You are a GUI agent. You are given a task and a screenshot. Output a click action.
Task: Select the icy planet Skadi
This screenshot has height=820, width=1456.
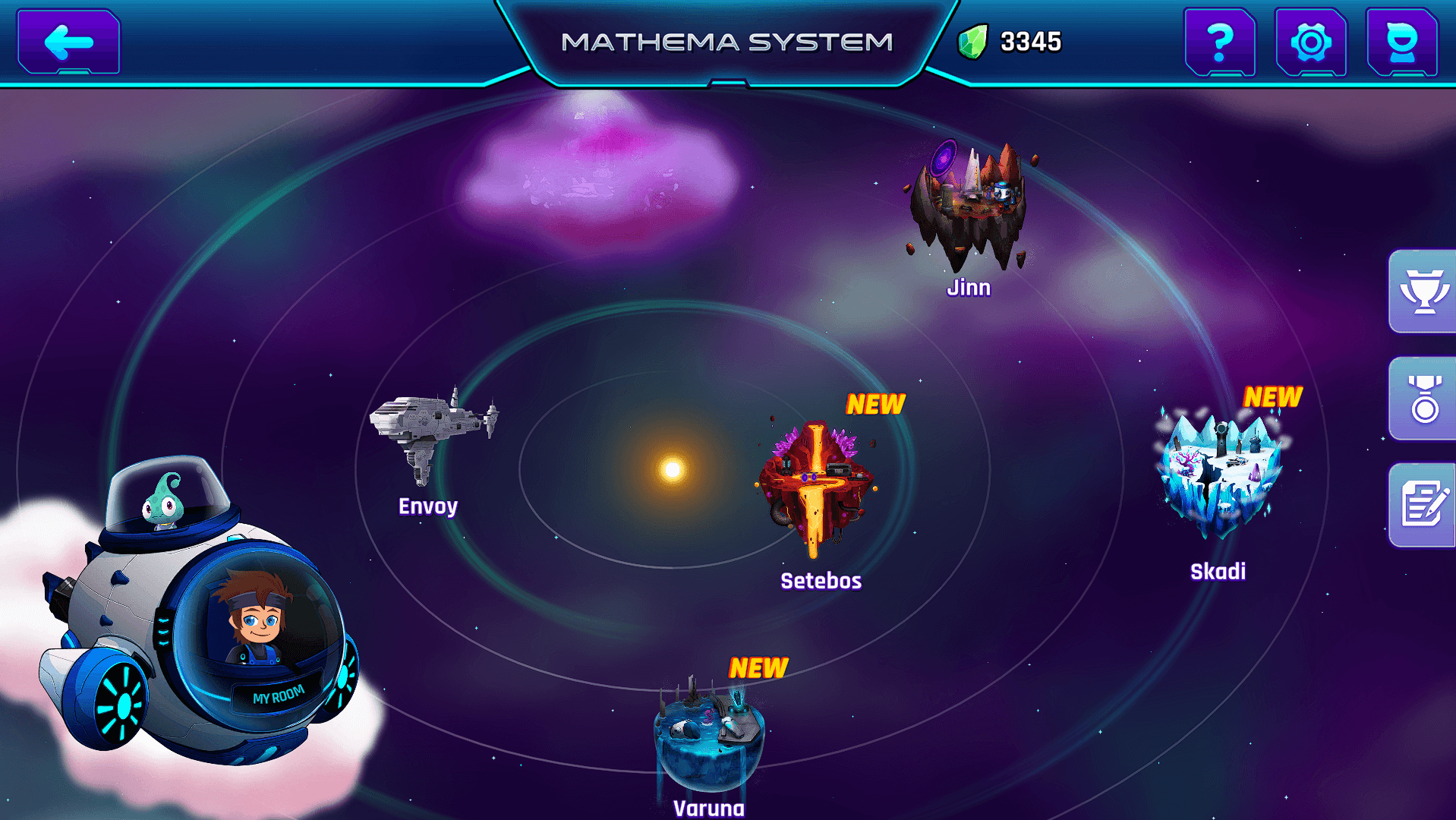pyautogui.click(x=1222, y=463)
